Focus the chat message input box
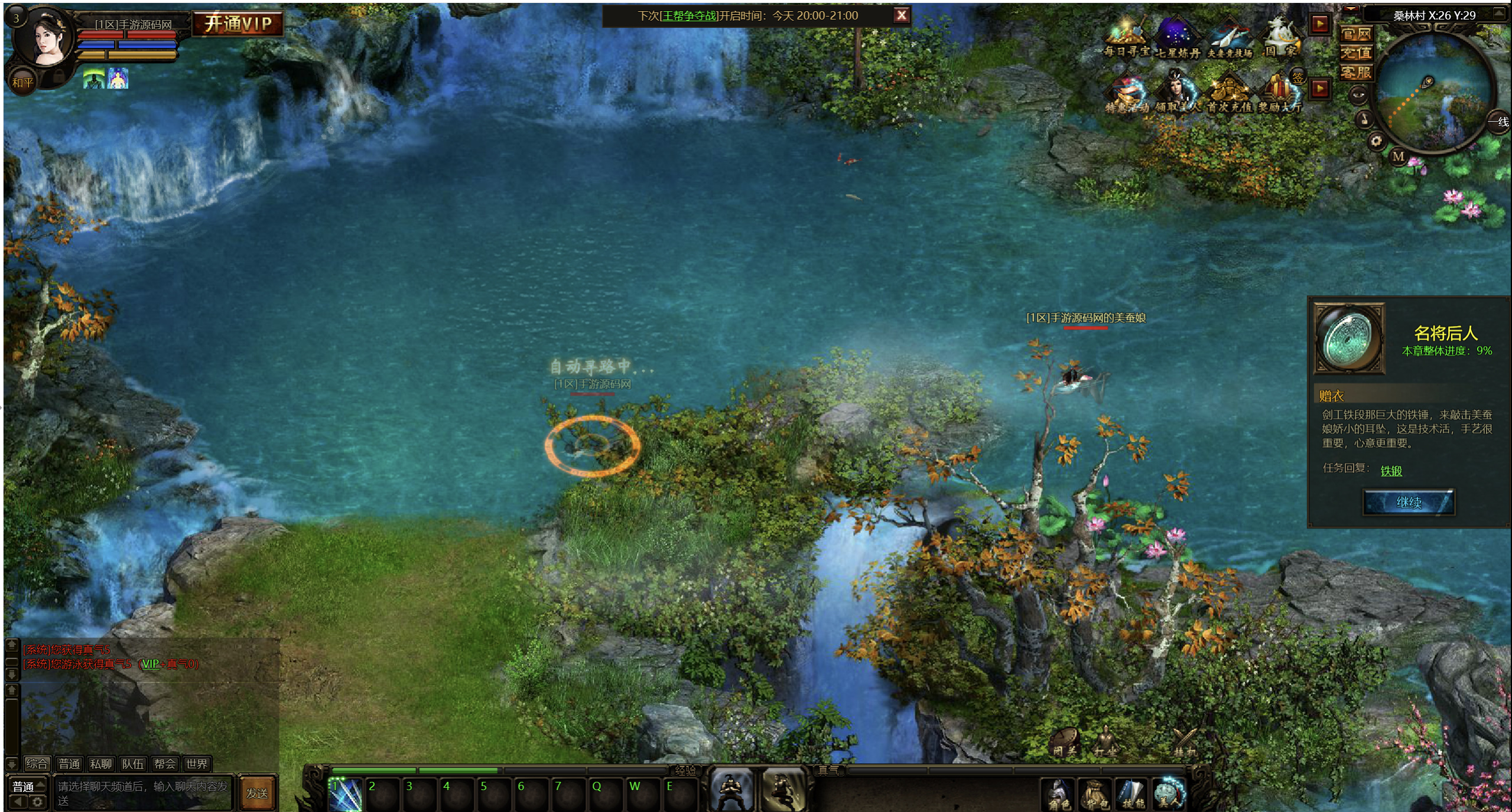 (x=143, y=793)
